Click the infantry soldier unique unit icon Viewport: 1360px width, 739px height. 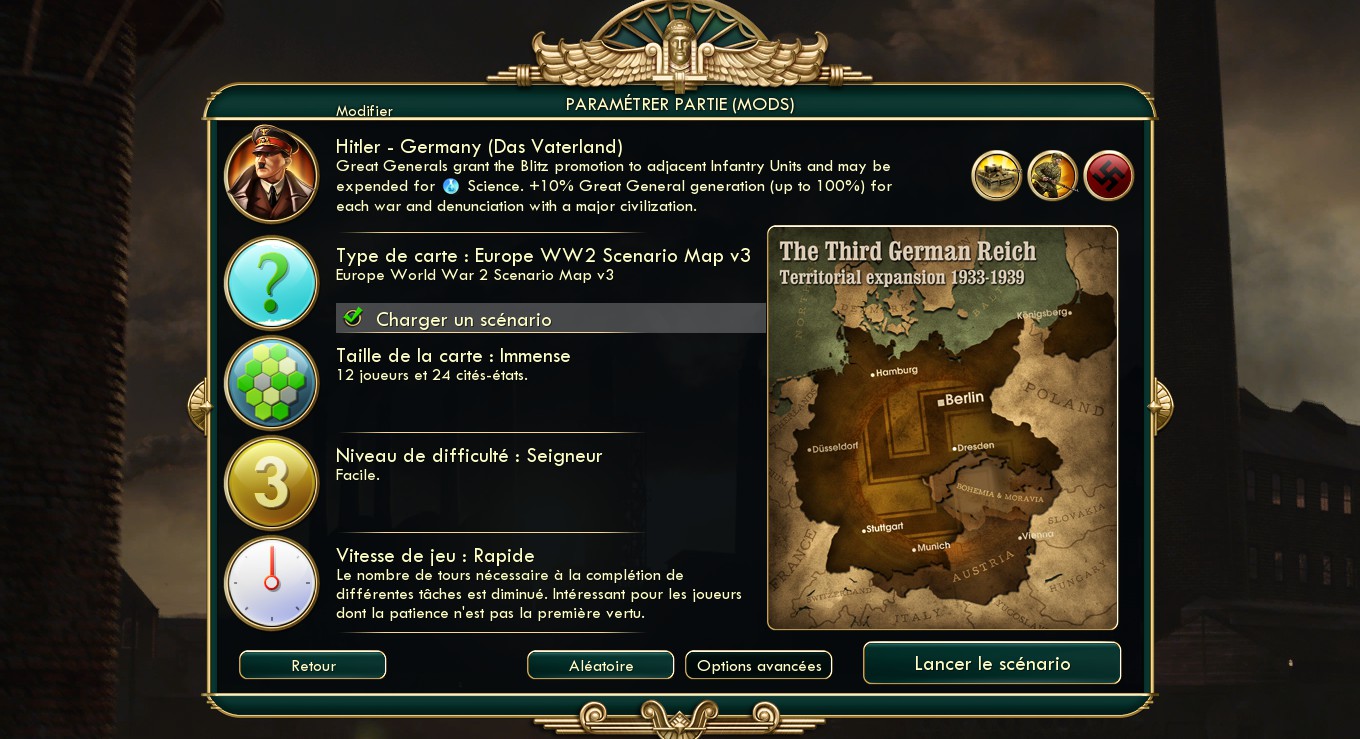[x=1052, y=176]
